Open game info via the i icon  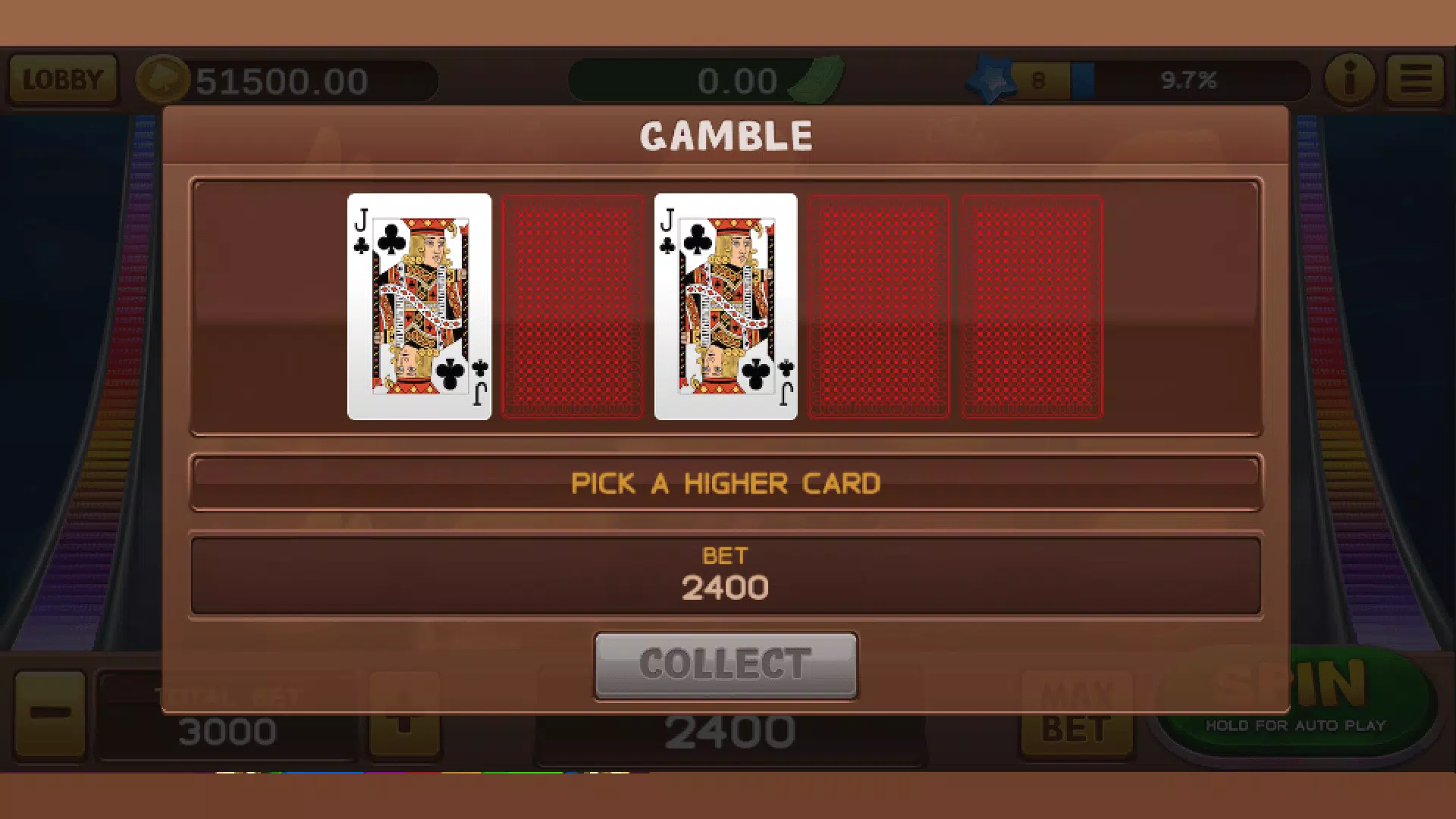[x=1349, y=79]
